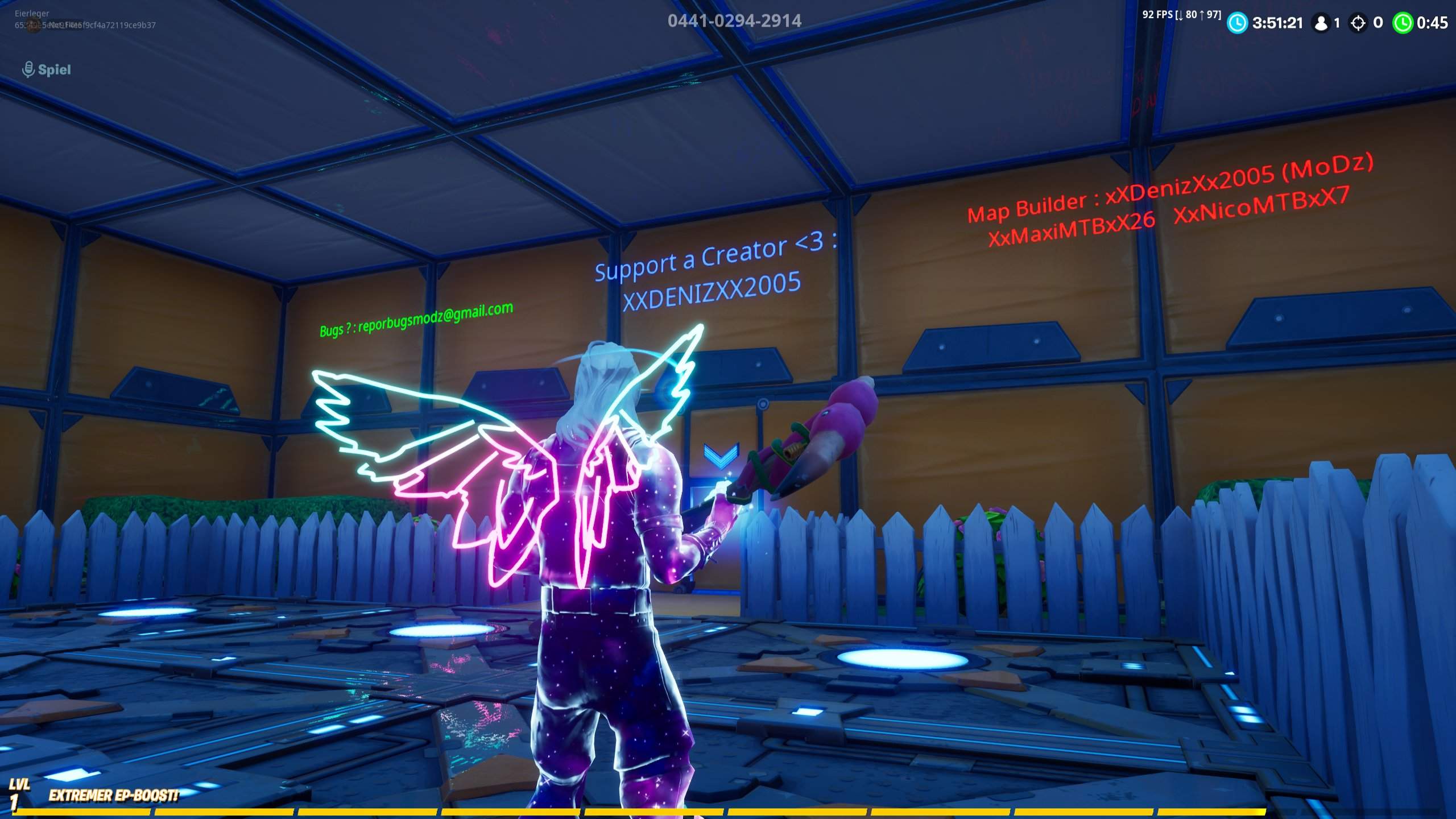Click the island code 0441-0294-2914
Viewport: 1456px width, 819px height.
[x=735, y=22]
